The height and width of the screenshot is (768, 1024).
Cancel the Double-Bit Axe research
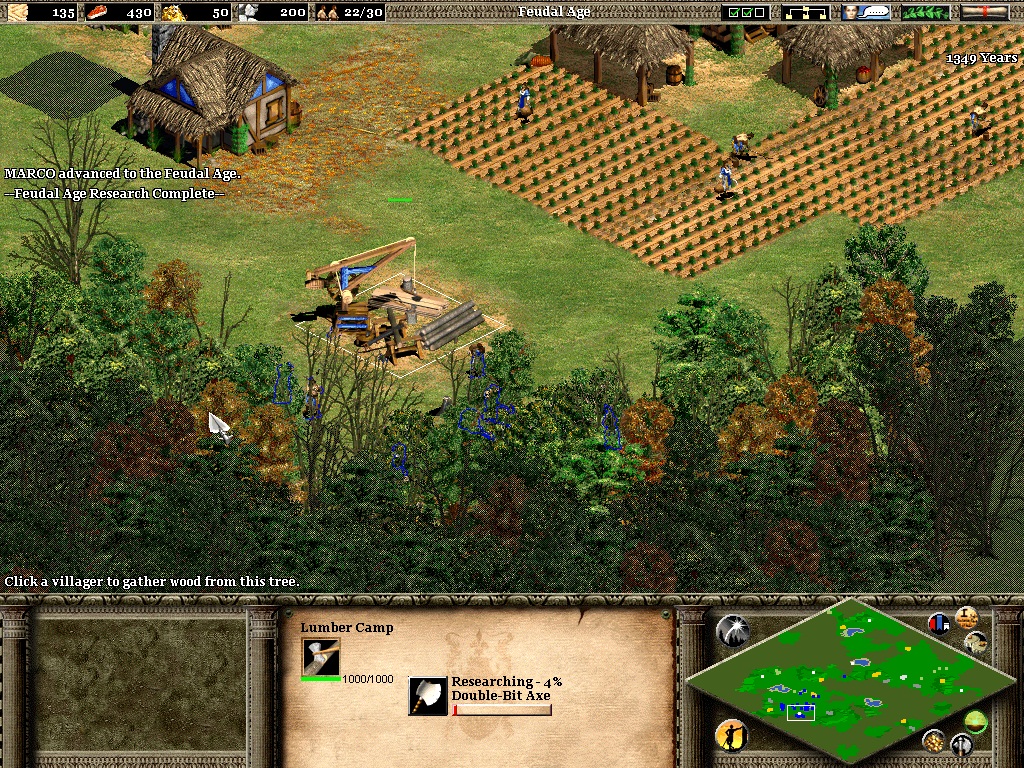click(428, 696)
